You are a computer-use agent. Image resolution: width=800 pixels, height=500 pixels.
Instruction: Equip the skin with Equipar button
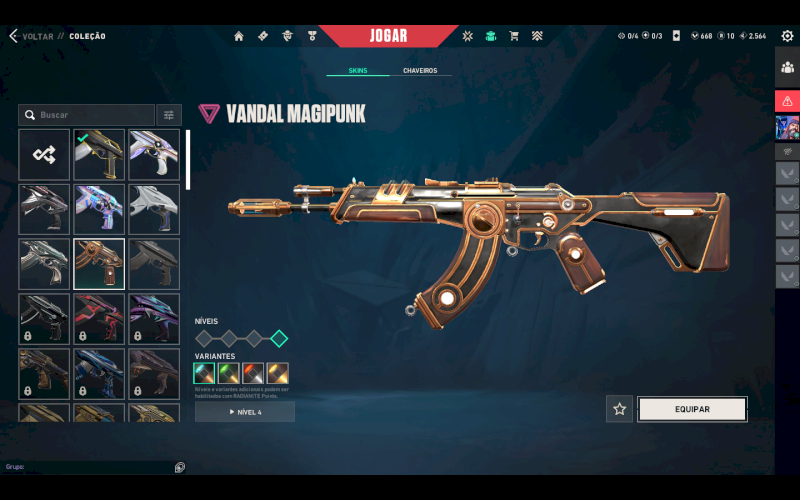coord(692,409)
